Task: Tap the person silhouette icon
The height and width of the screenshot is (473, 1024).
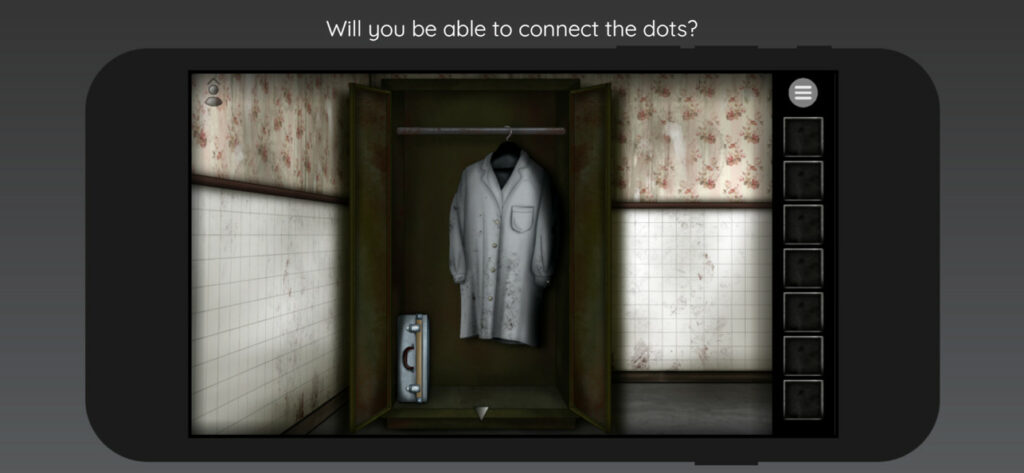Action: point(213,92)
